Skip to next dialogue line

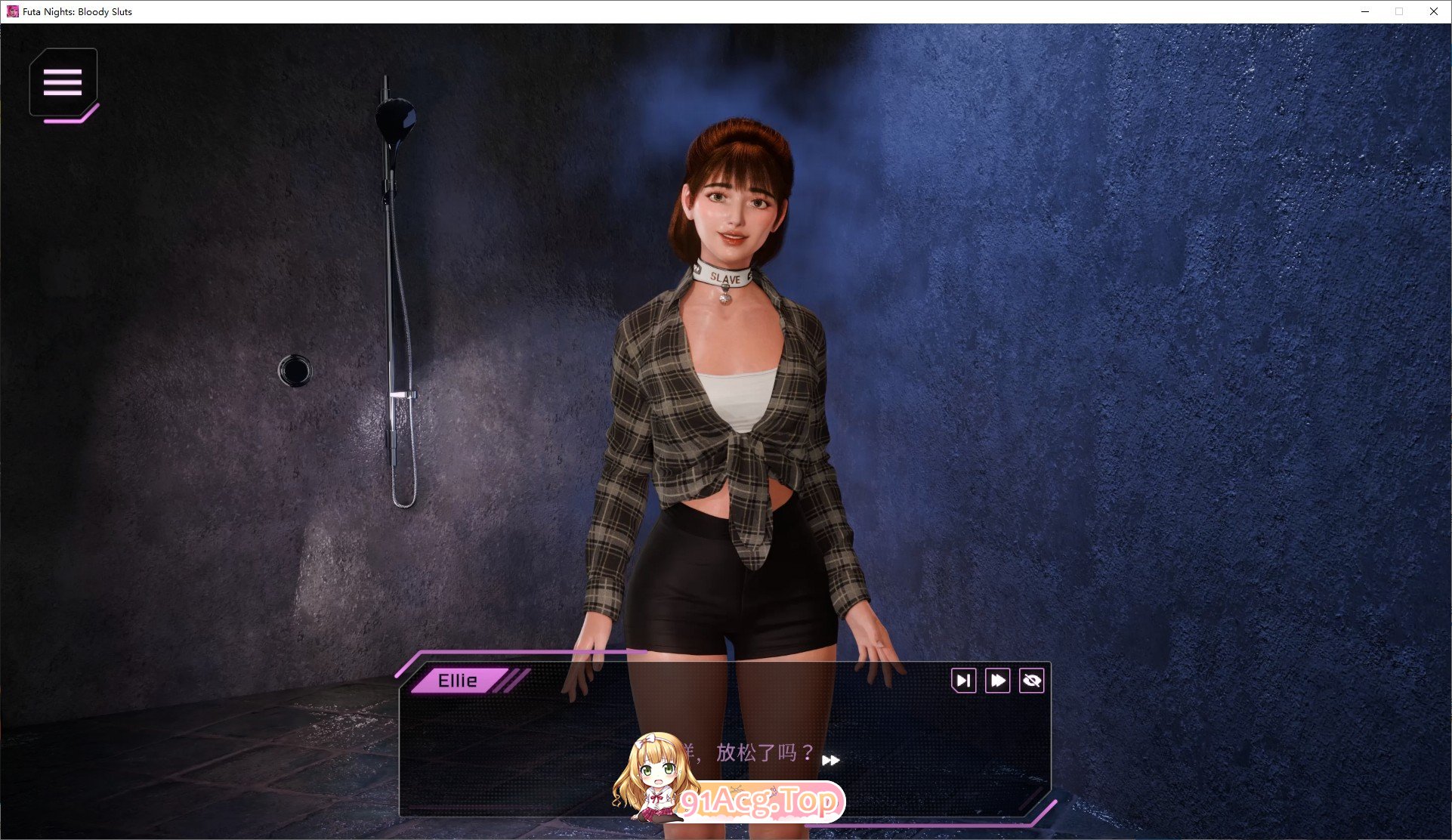click(963, 681)
